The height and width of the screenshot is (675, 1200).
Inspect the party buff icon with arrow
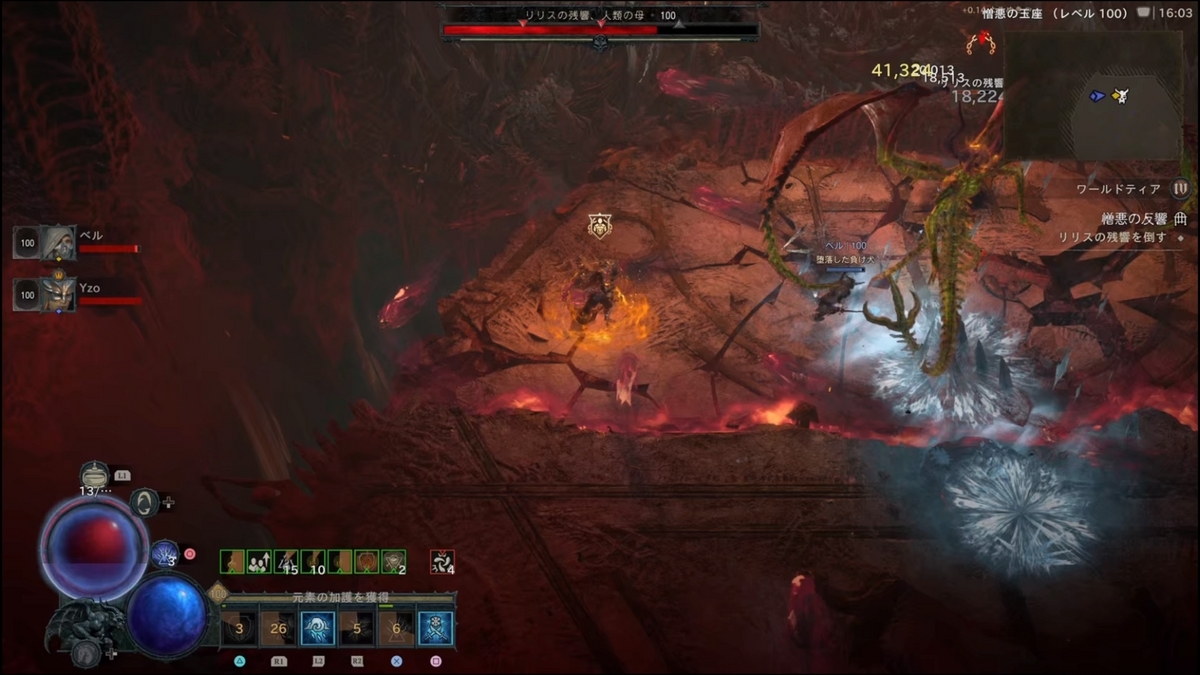[258, 562]
